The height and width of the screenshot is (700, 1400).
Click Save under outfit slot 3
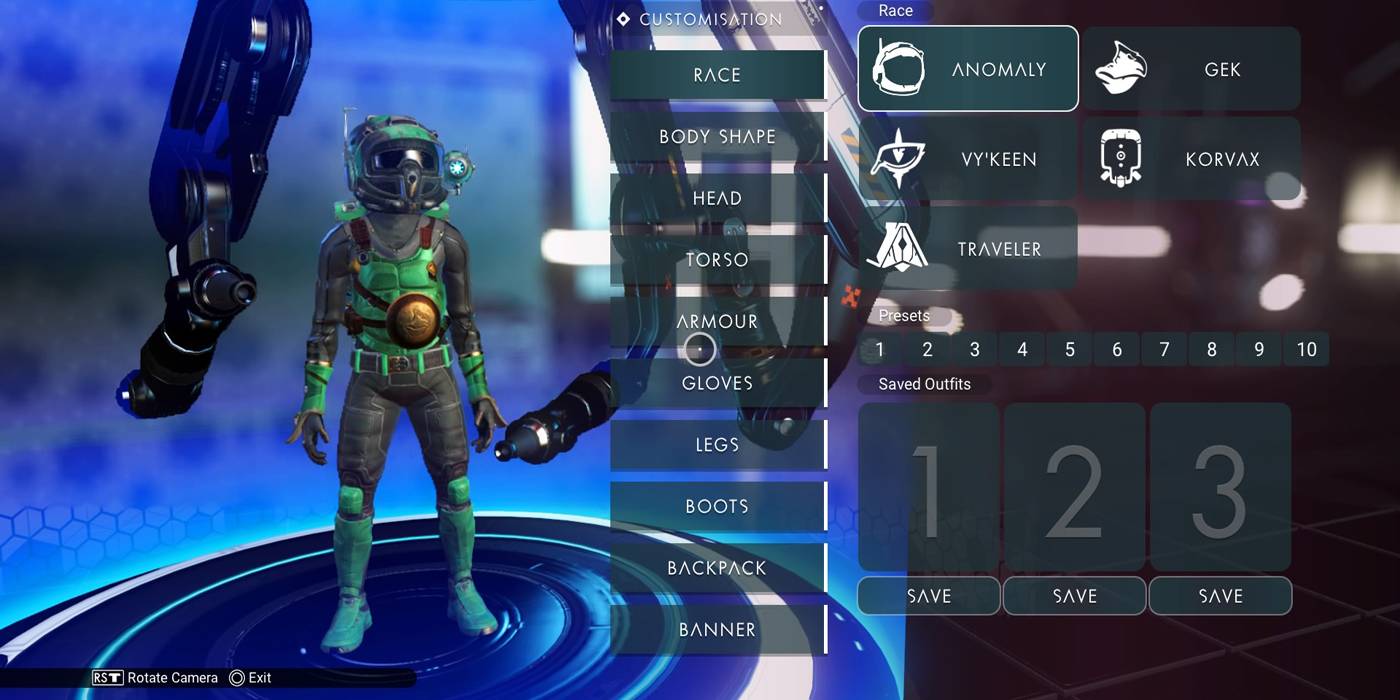point(1220,596)
